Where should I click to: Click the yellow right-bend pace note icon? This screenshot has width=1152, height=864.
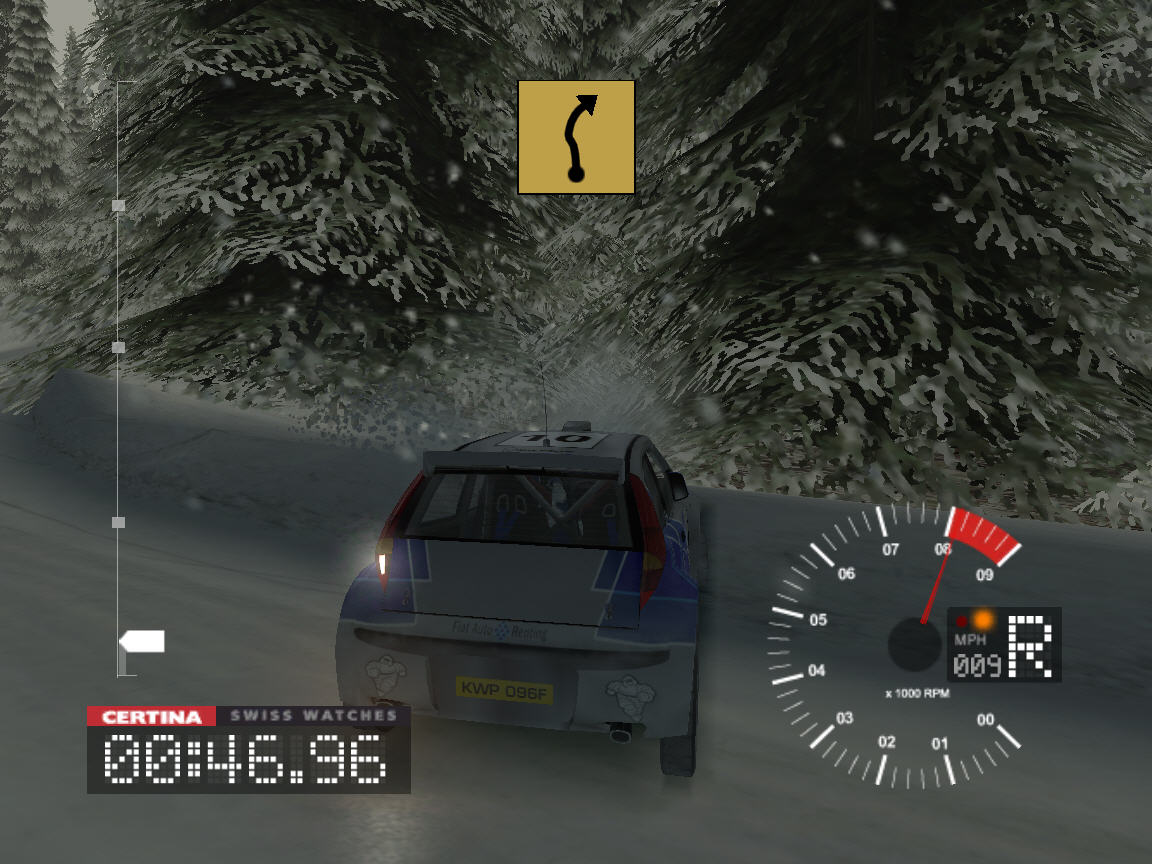(576, 137)
